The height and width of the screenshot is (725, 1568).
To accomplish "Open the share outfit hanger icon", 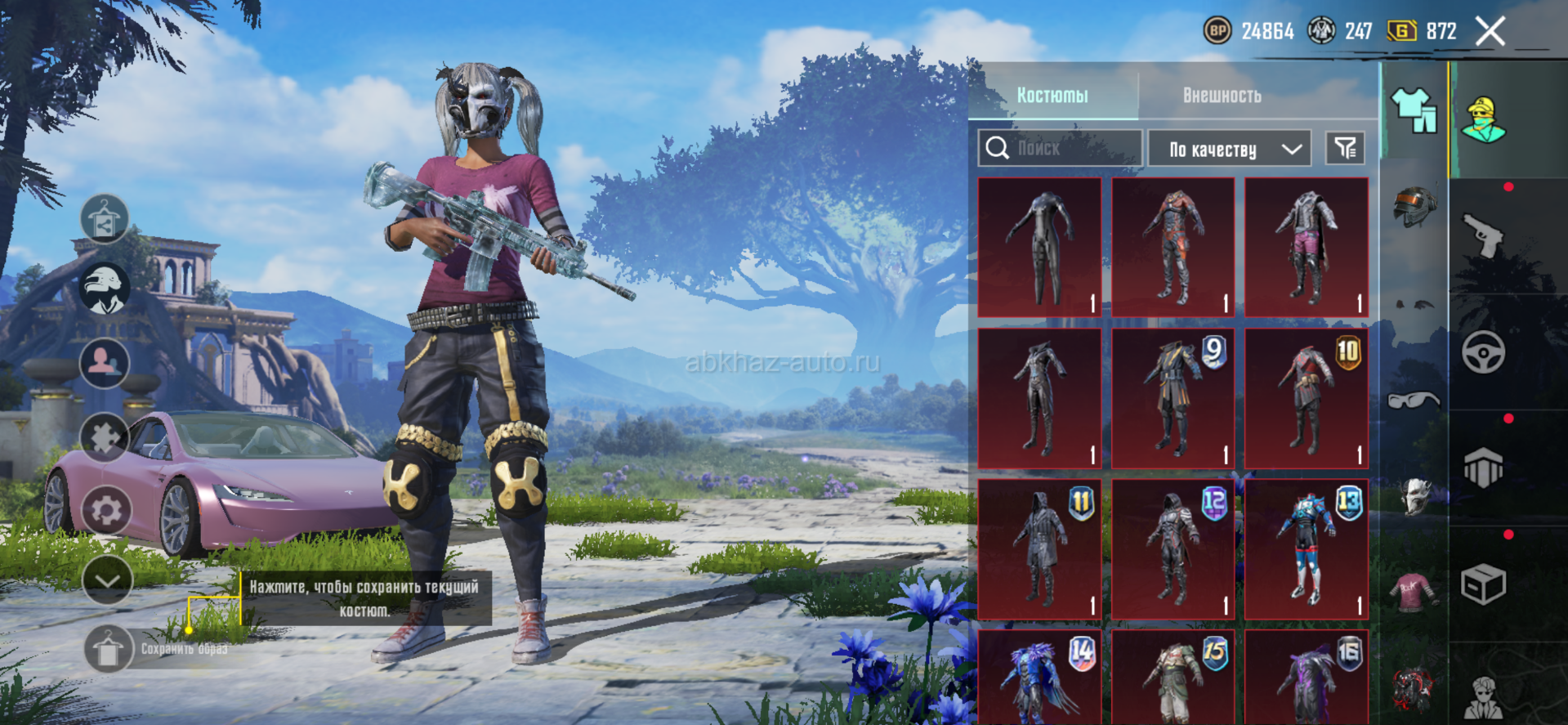I will coord(105,219).
